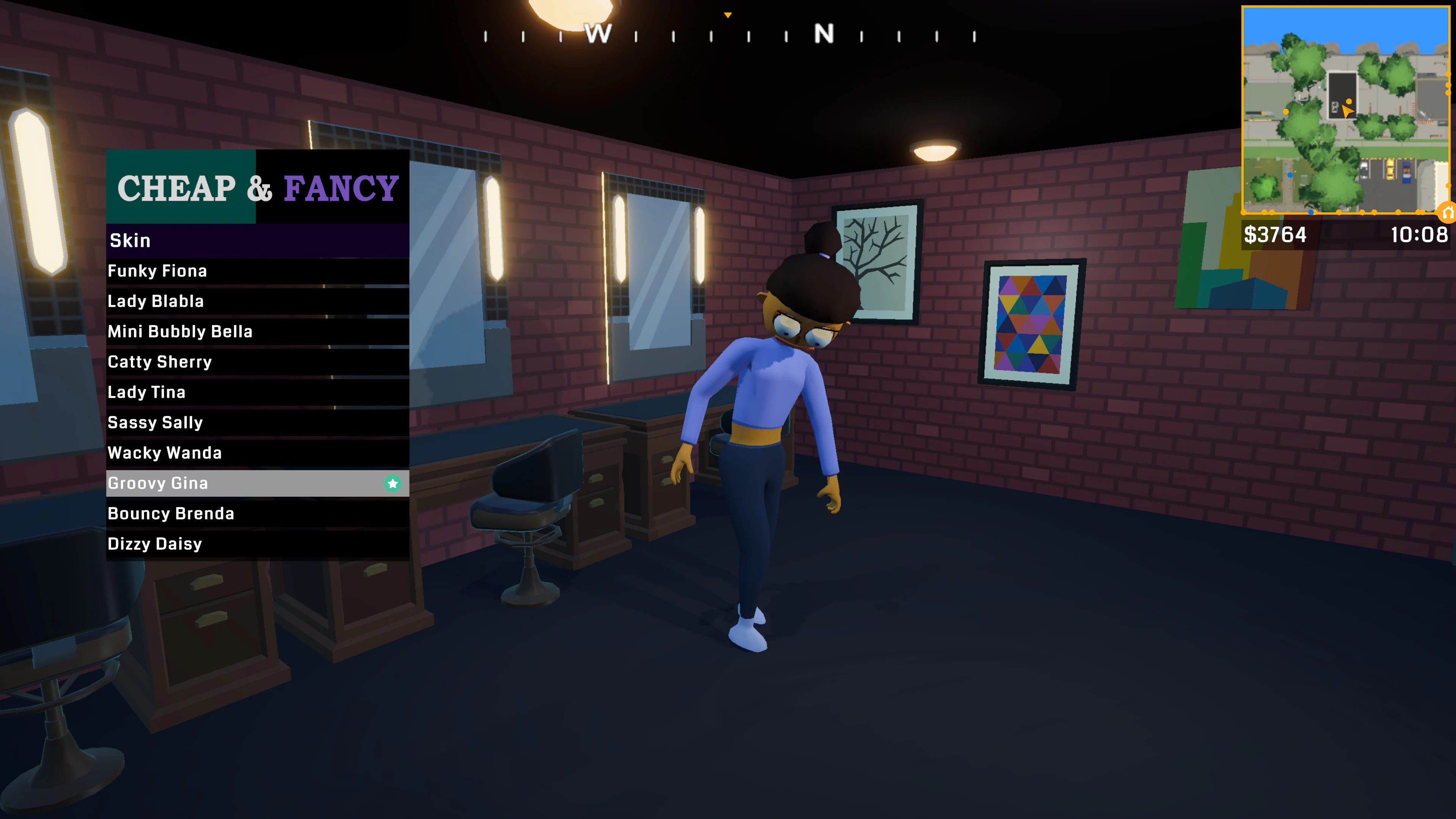Image resolution: width=1456 pixels, height=819 pixels.
Task: Choose the Wacky Wanda hairstyle
Action: pyautogui.click(x=165, y=453)
